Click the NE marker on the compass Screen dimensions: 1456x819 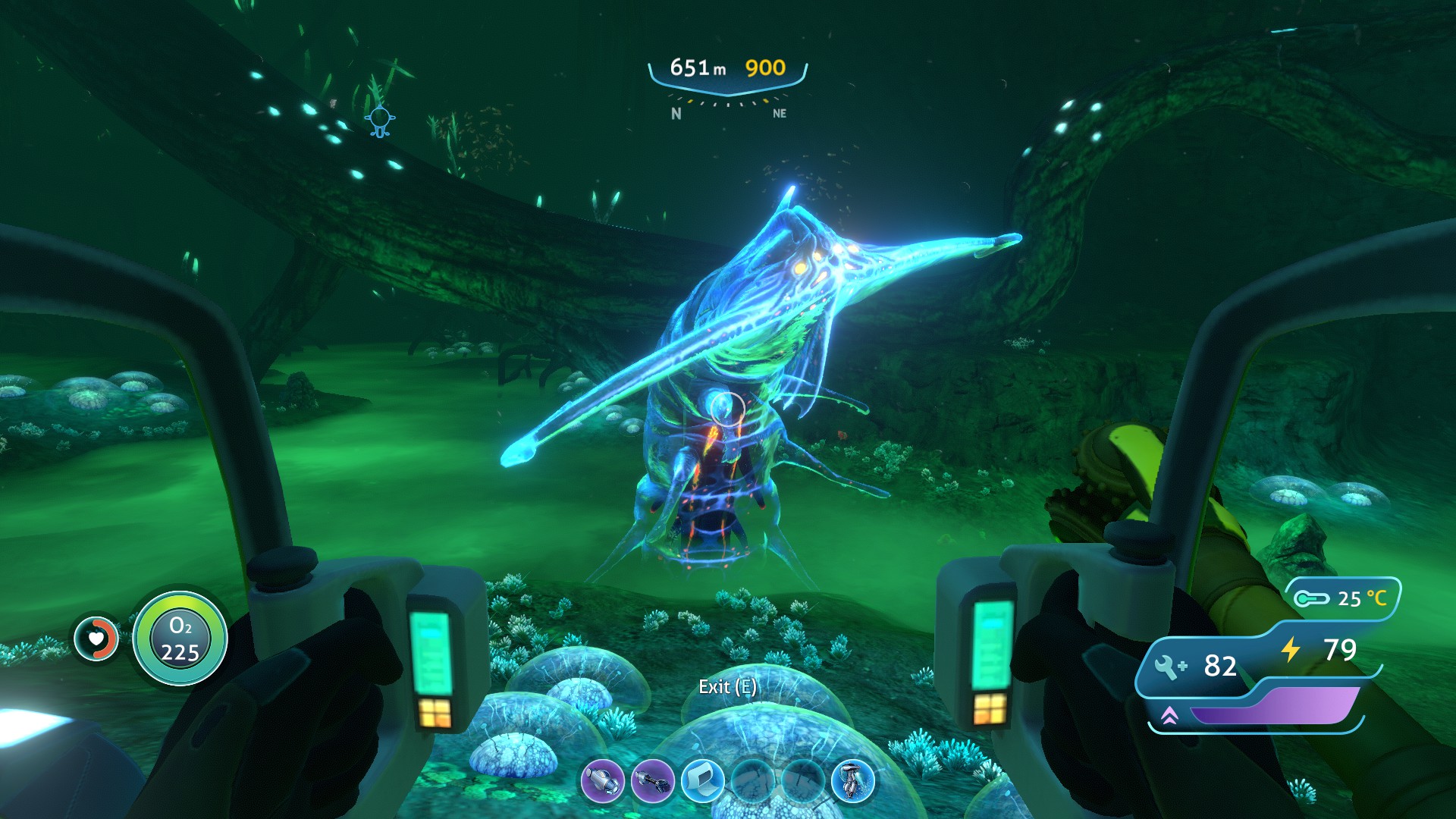(x=779, y=112)
